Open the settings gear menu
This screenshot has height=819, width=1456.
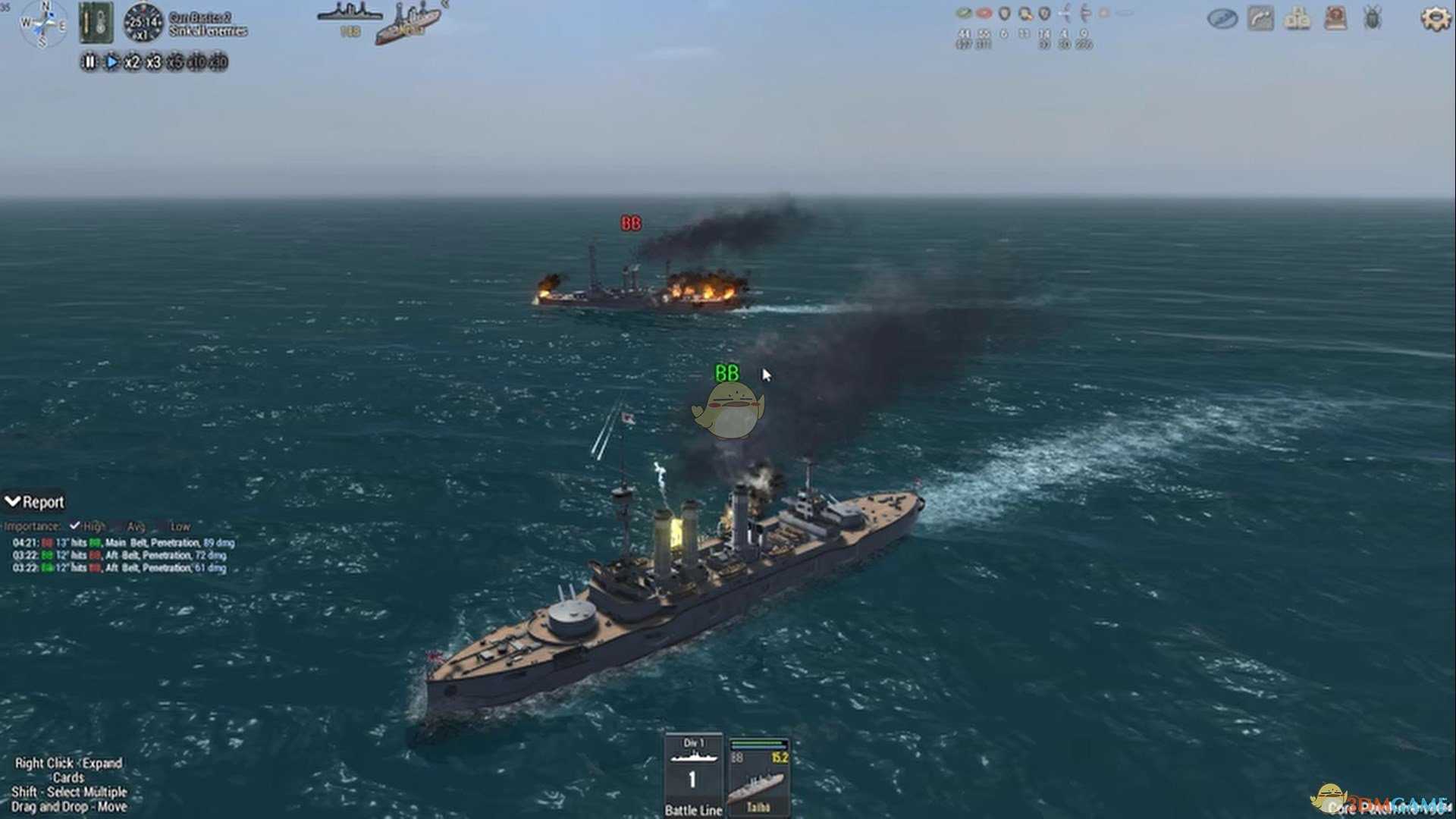tap(1435, 18)
